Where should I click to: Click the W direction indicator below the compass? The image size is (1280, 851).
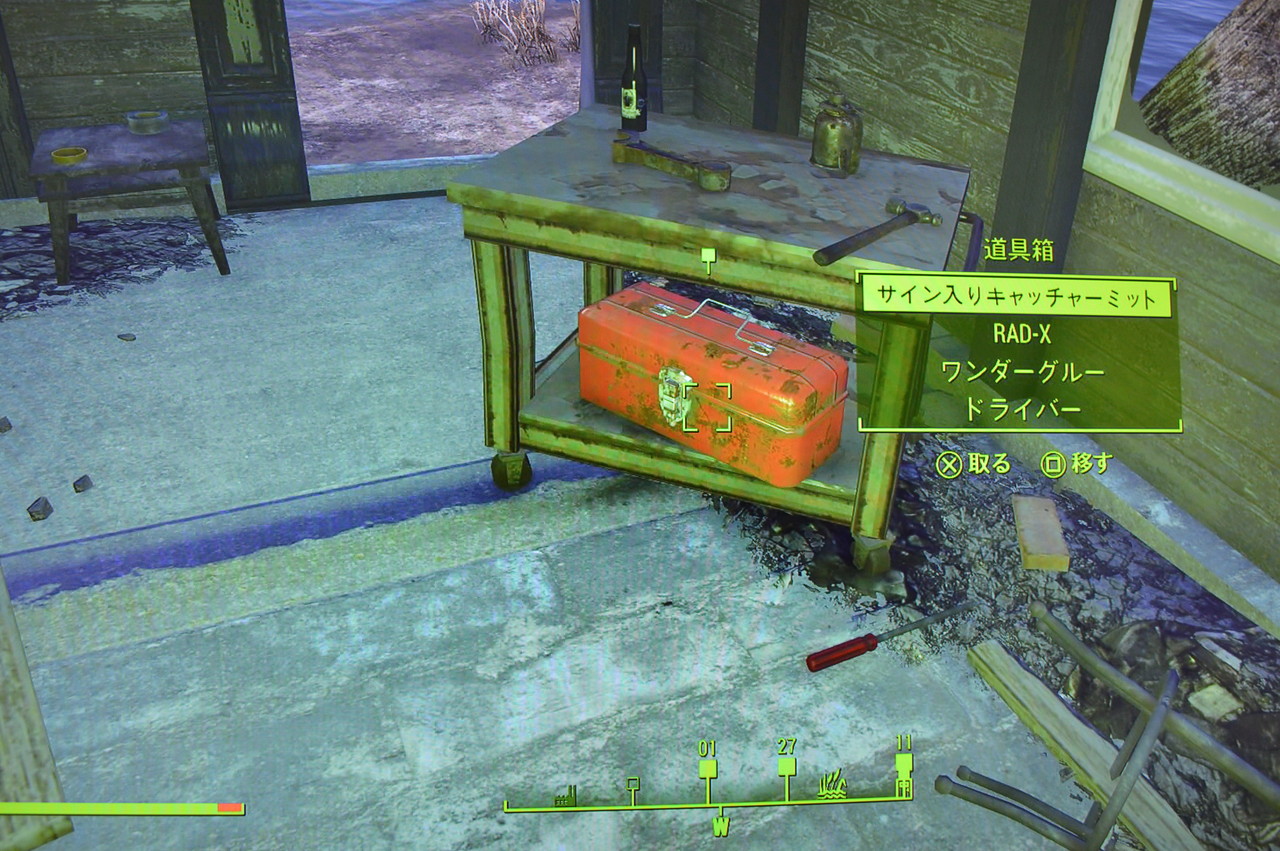click(x=721, y=827)
